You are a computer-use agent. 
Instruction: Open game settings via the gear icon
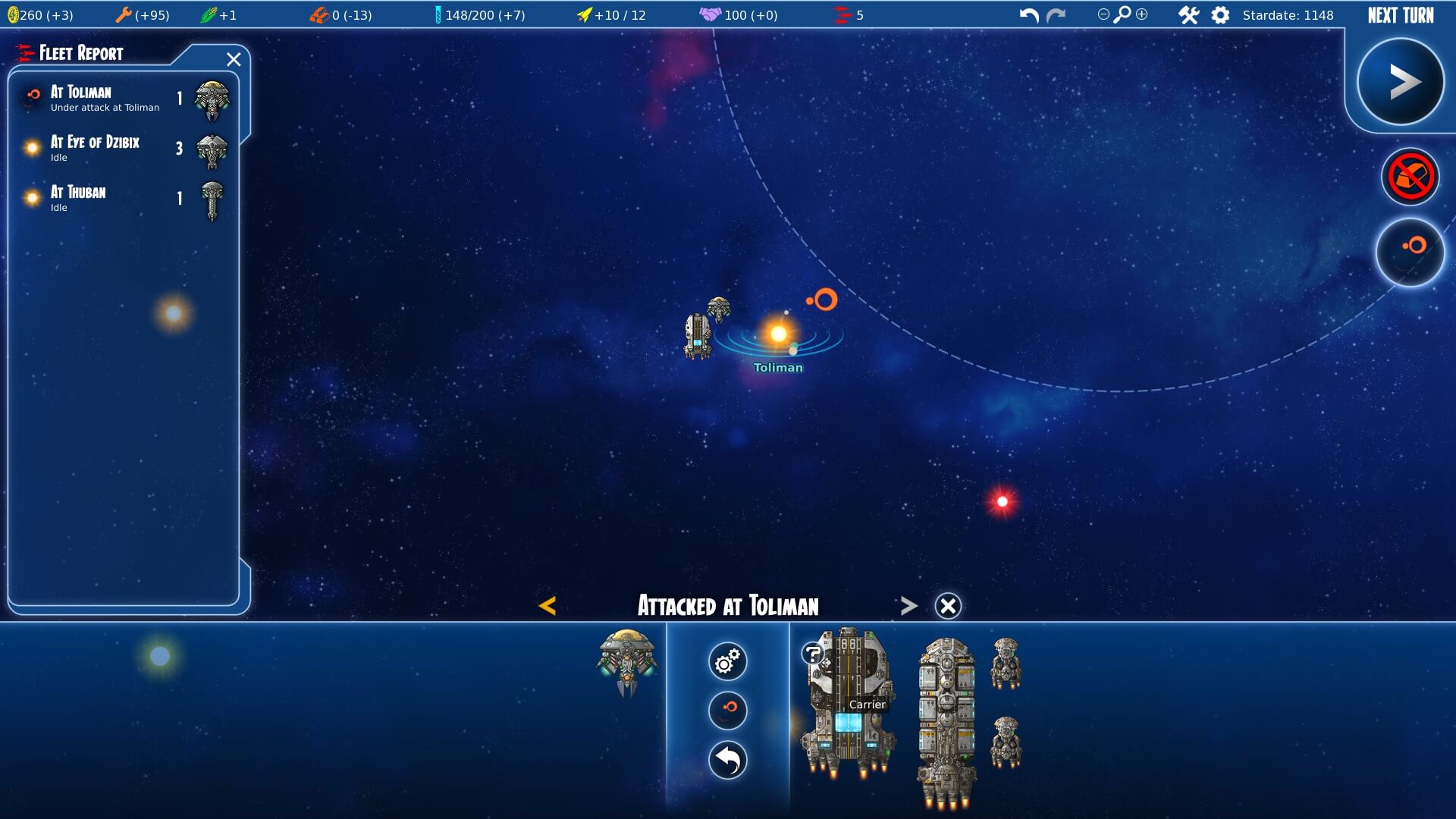pyautogui.click(x=1220, y=15)
